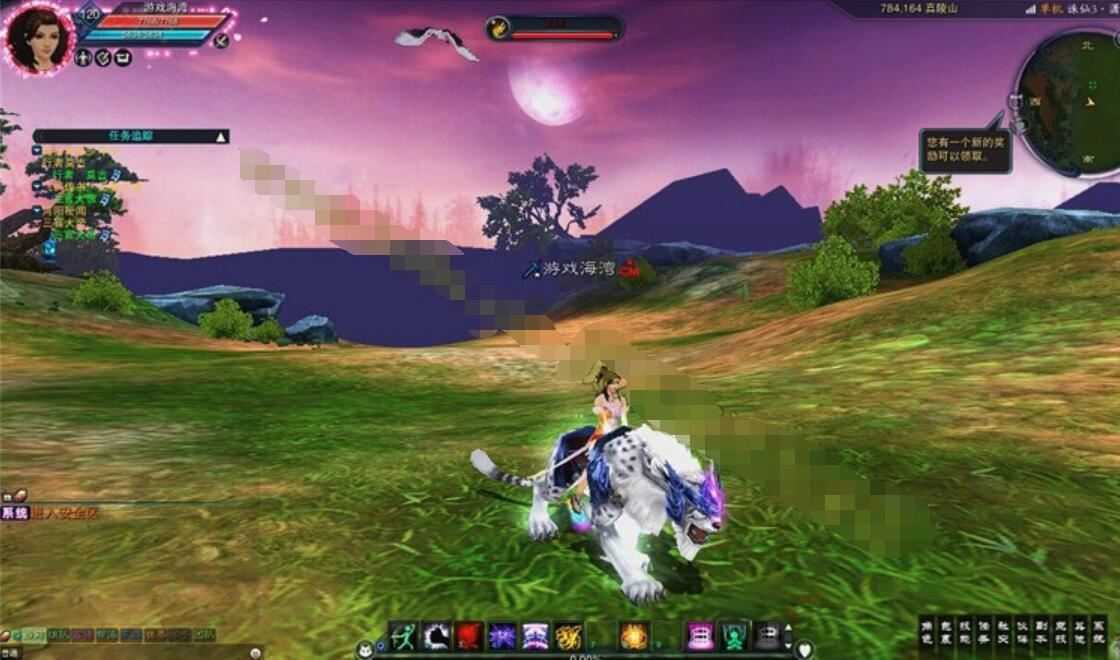Use the orange fire burst skill
Viewport: 1120px width, 660px height.
click(x=635, y=635)
